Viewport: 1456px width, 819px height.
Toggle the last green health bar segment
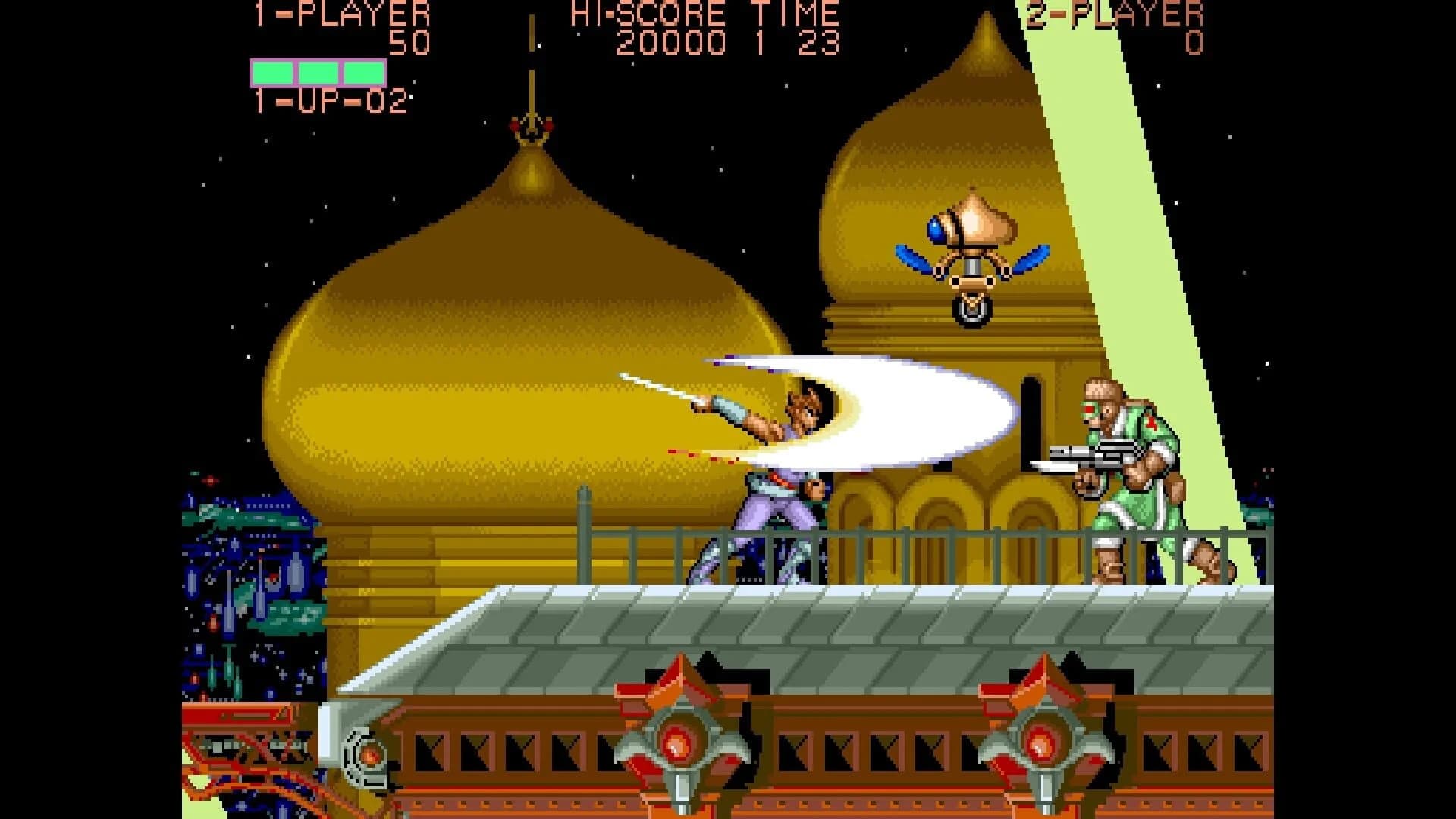click(362, 72)
